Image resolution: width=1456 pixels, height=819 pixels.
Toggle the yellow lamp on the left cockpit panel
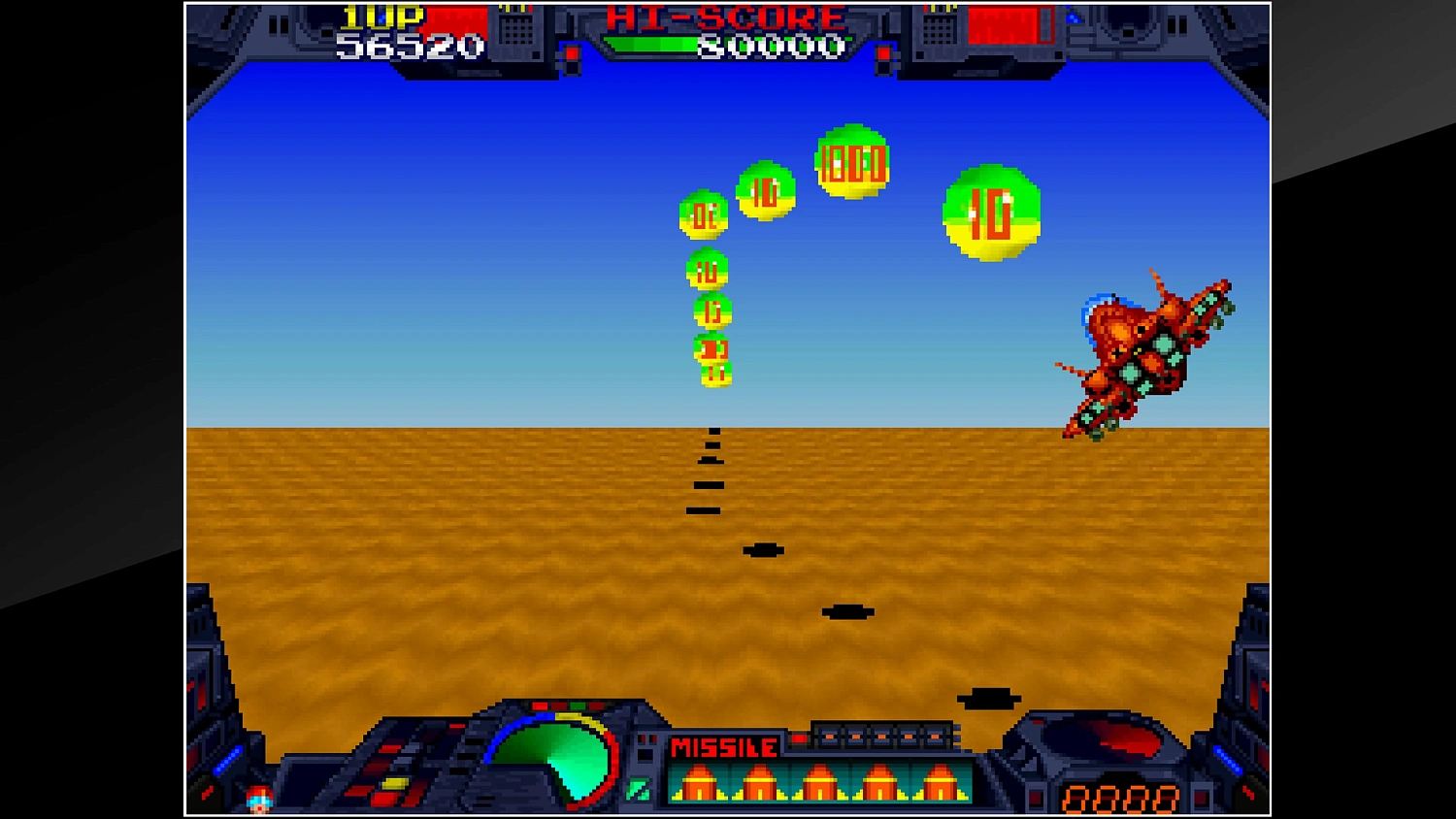point(393,782)
